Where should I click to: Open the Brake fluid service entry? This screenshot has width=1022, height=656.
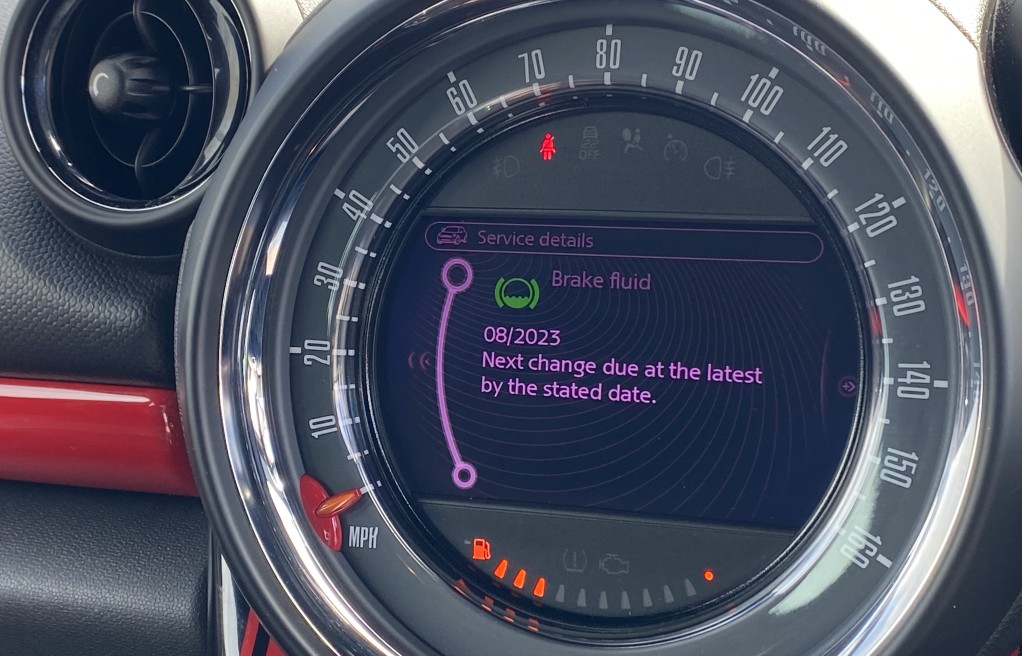600,281
